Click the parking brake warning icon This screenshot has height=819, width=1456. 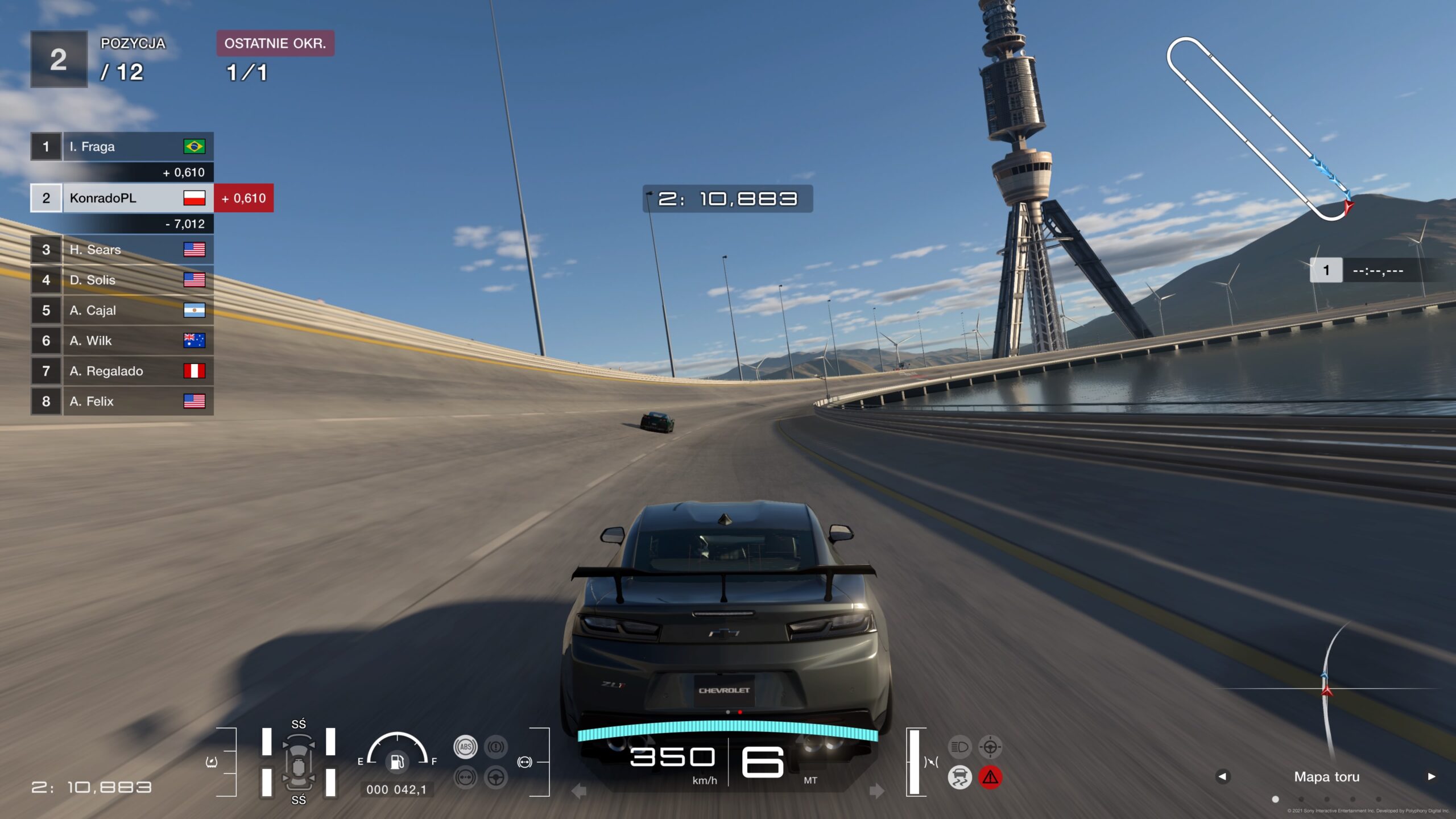point(496,747)
